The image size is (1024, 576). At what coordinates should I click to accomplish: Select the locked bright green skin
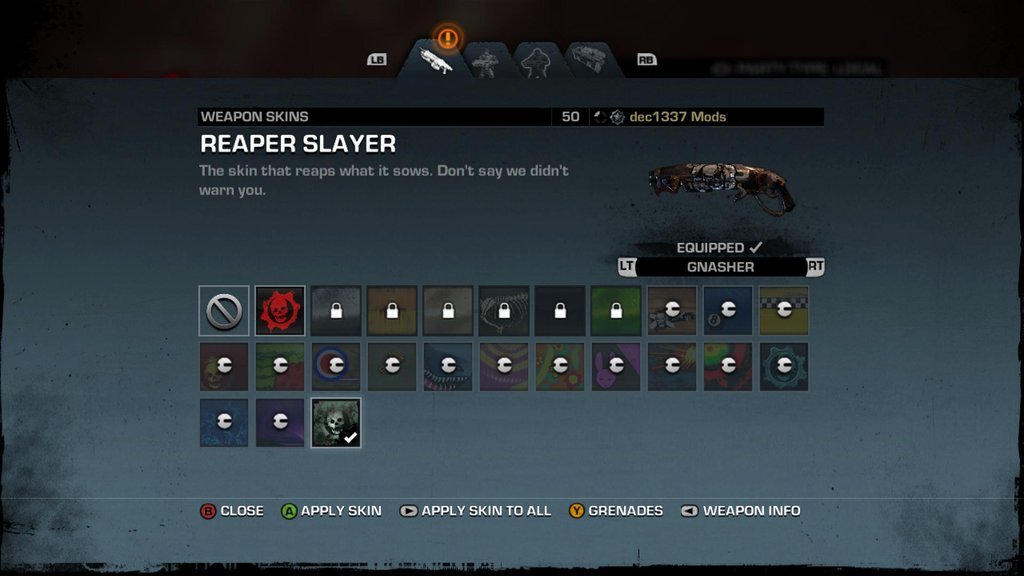(615, 311)
